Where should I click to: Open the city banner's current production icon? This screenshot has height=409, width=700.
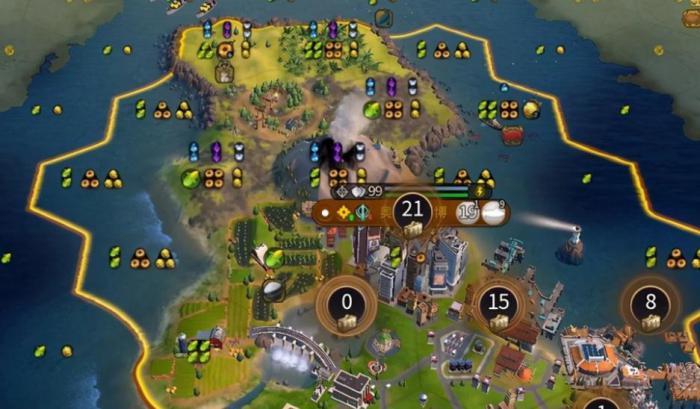tap(492, 211)
